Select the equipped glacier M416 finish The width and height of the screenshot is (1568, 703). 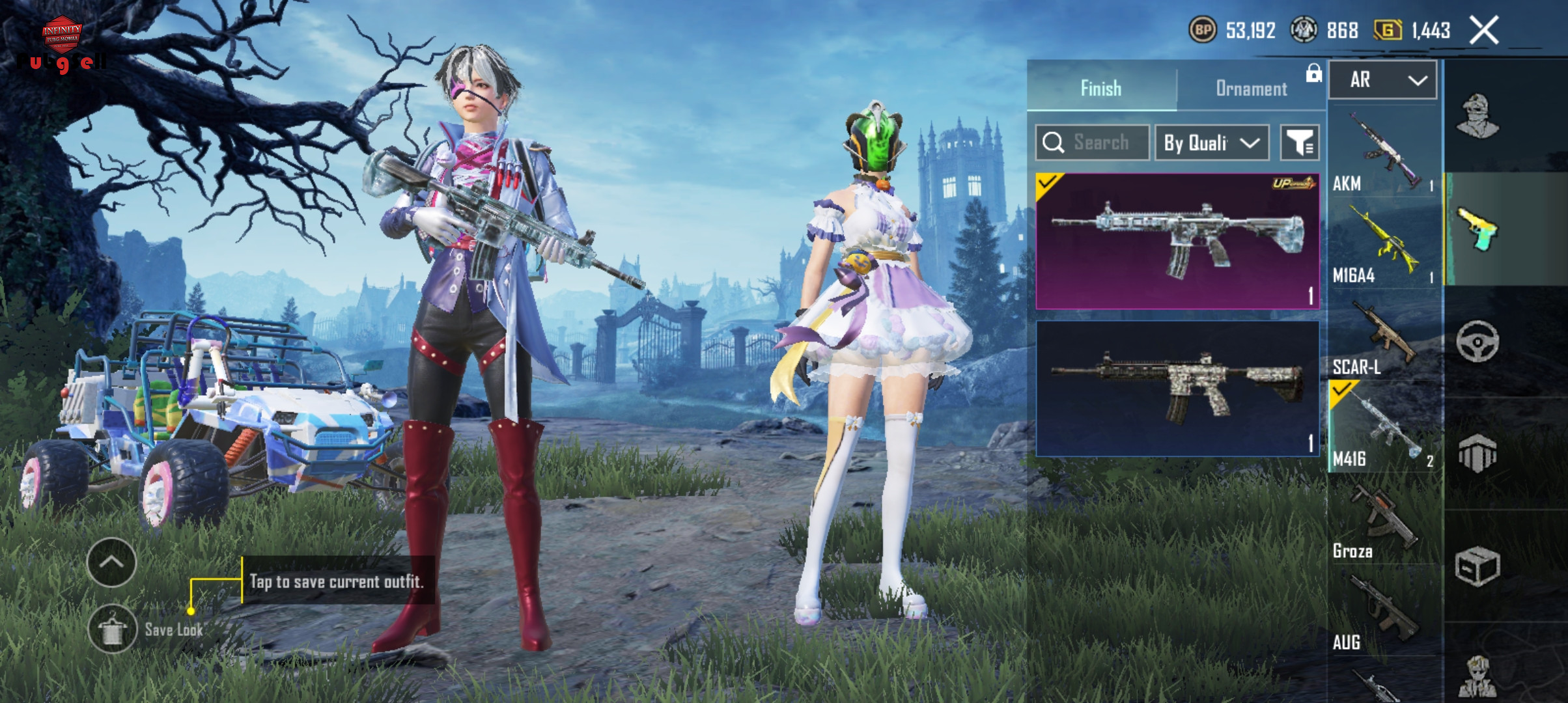coord(1177,241)
